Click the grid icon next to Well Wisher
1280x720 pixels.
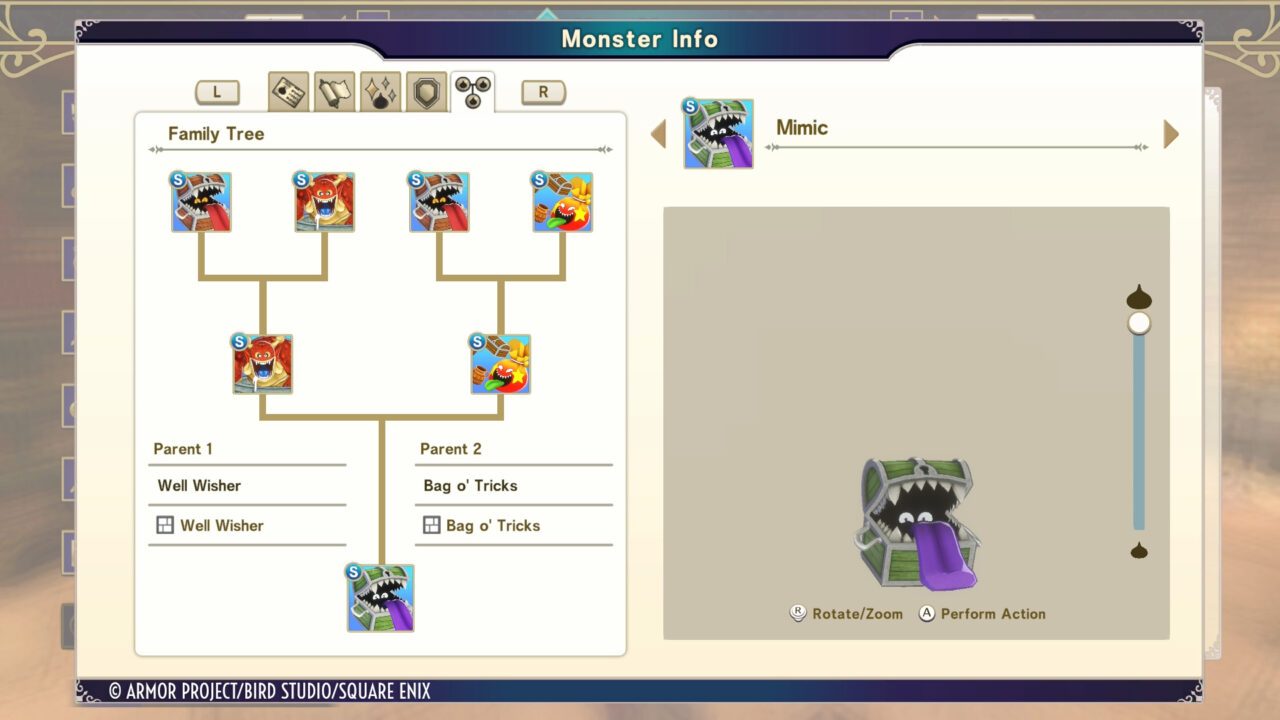164,525
